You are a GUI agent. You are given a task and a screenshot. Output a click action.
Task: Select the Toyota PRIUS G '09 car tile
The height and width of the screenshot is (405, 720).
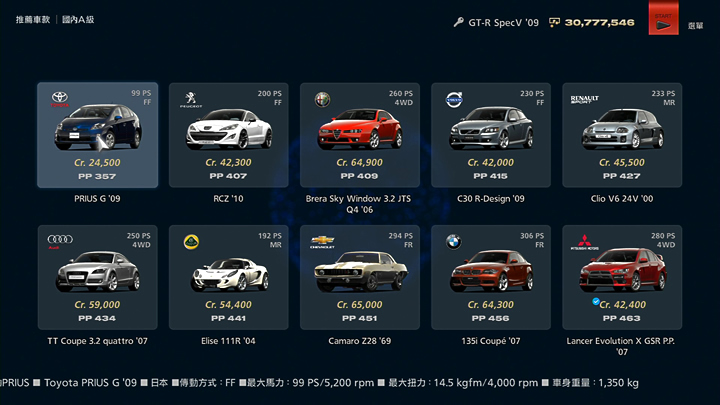point(97,135)
